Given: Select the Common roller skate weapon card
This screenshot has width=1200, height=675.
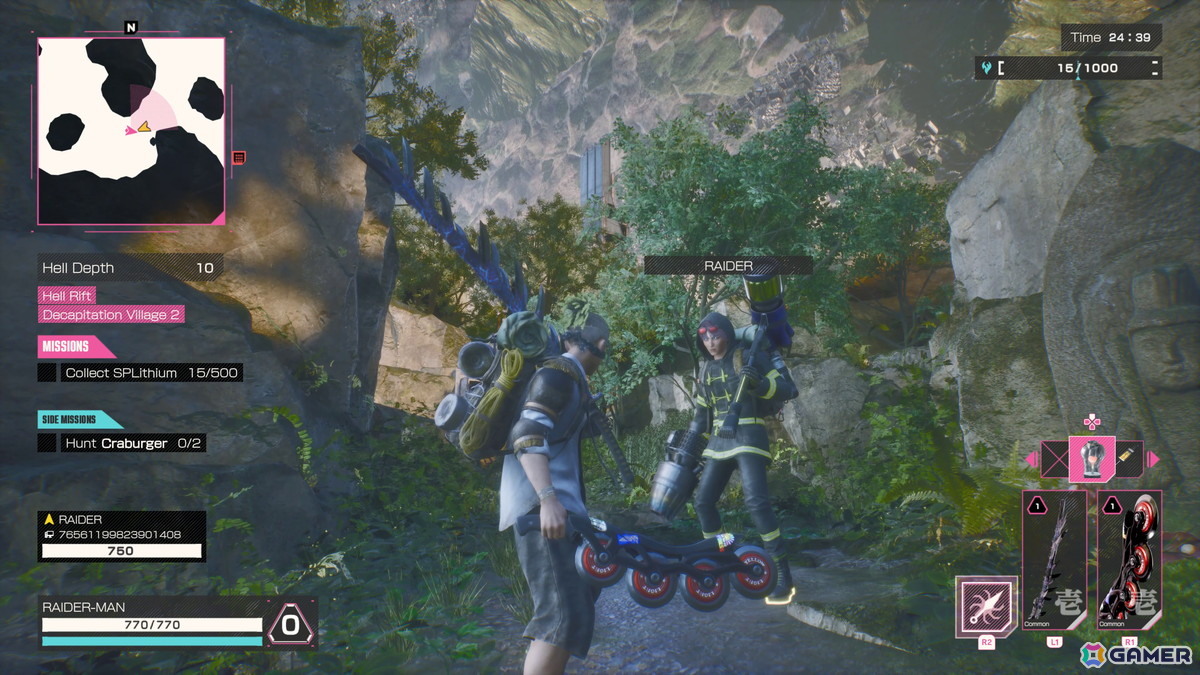Looking at the screenshot, I should [x=1130, y=558].
